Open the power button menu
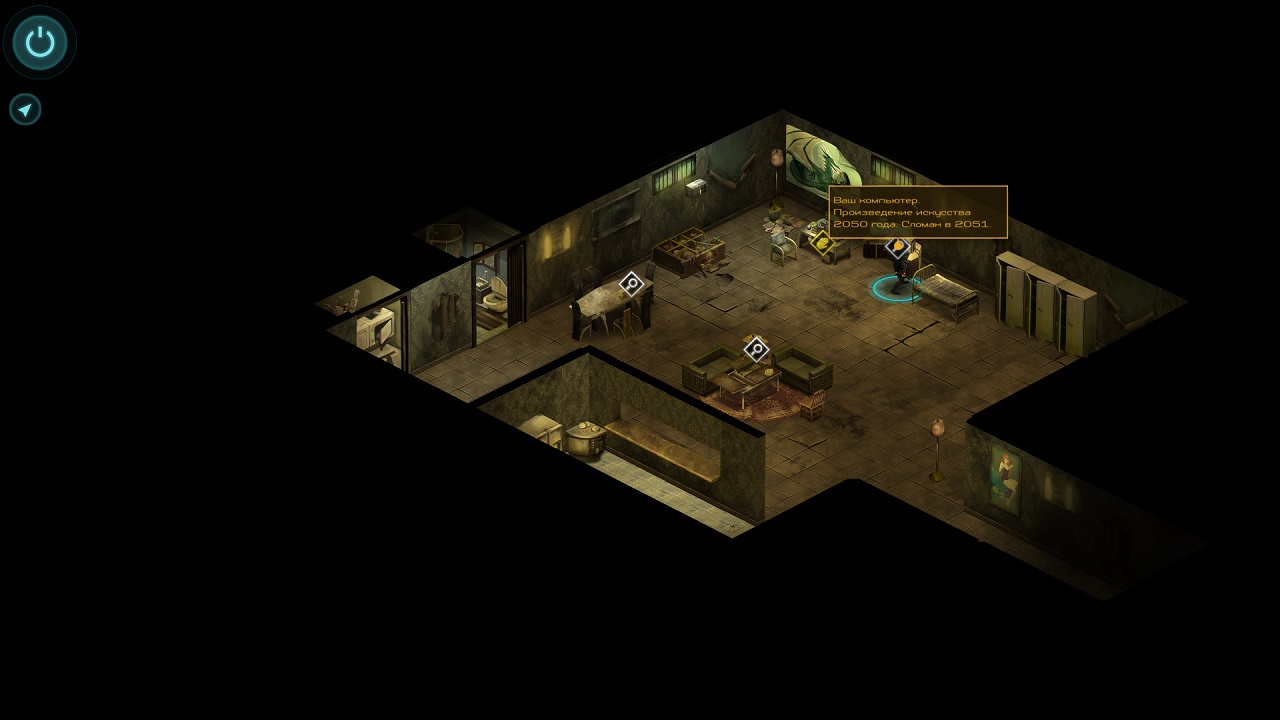 [x=40, y=42]
